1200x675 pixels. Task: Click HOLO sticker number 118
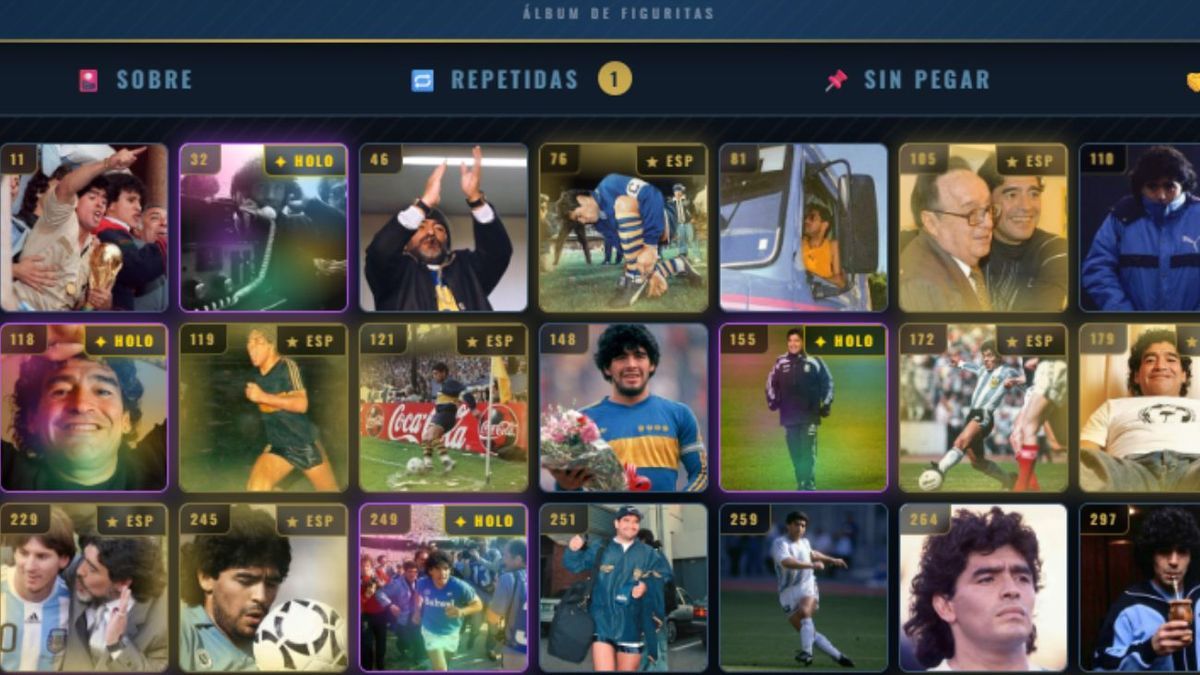click(x=84, y=408)
